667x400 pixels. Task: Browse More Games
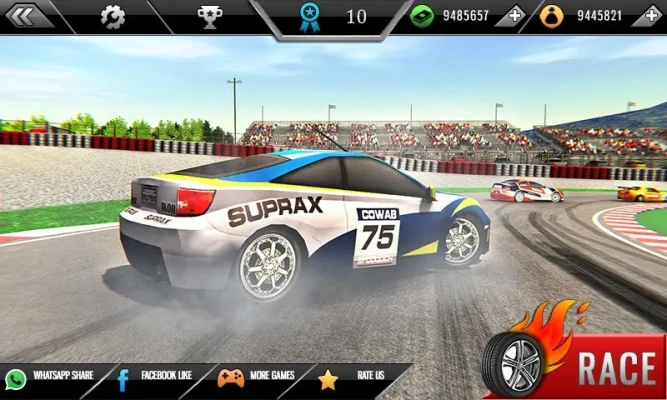[x=257, y=377]
